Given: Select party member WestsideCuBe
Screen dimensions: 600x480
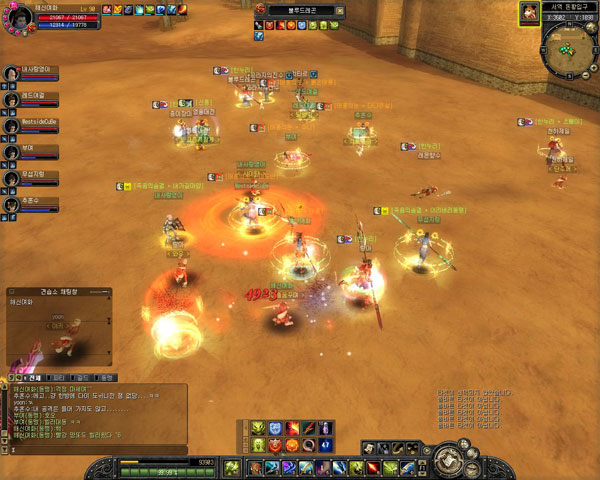Looking at the screenshot, I should pyautogui.click(x=12, y=126).
